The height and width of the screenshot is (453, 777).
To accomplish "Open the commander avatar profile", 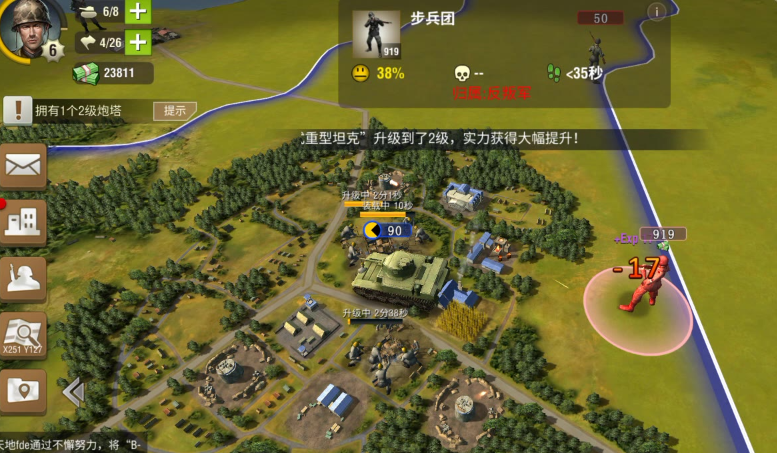I will tap(32, 28).
